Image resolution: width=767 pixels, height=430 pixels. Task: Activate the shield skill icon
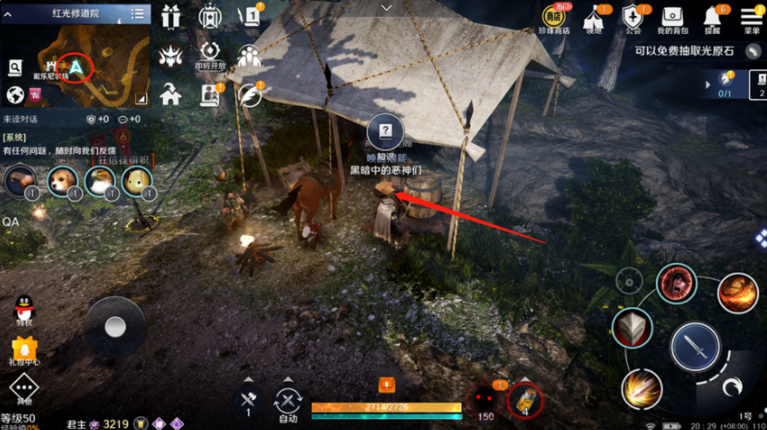[x=632, y=327]
